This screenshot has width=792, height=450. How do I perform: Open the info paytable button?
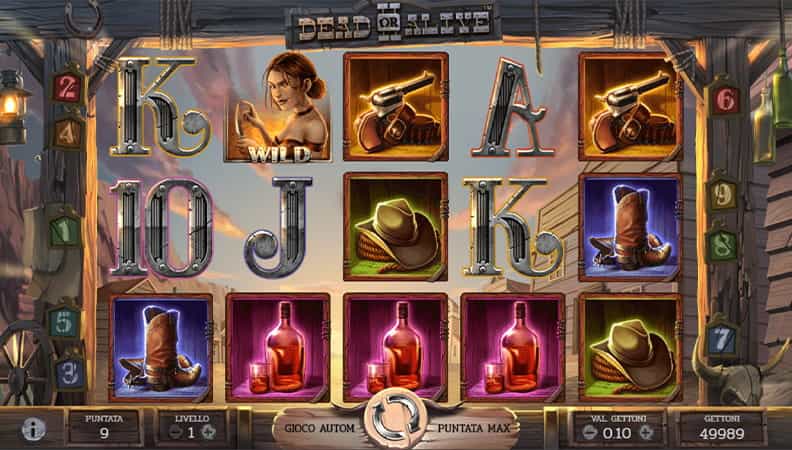click(x=34, y=429)
